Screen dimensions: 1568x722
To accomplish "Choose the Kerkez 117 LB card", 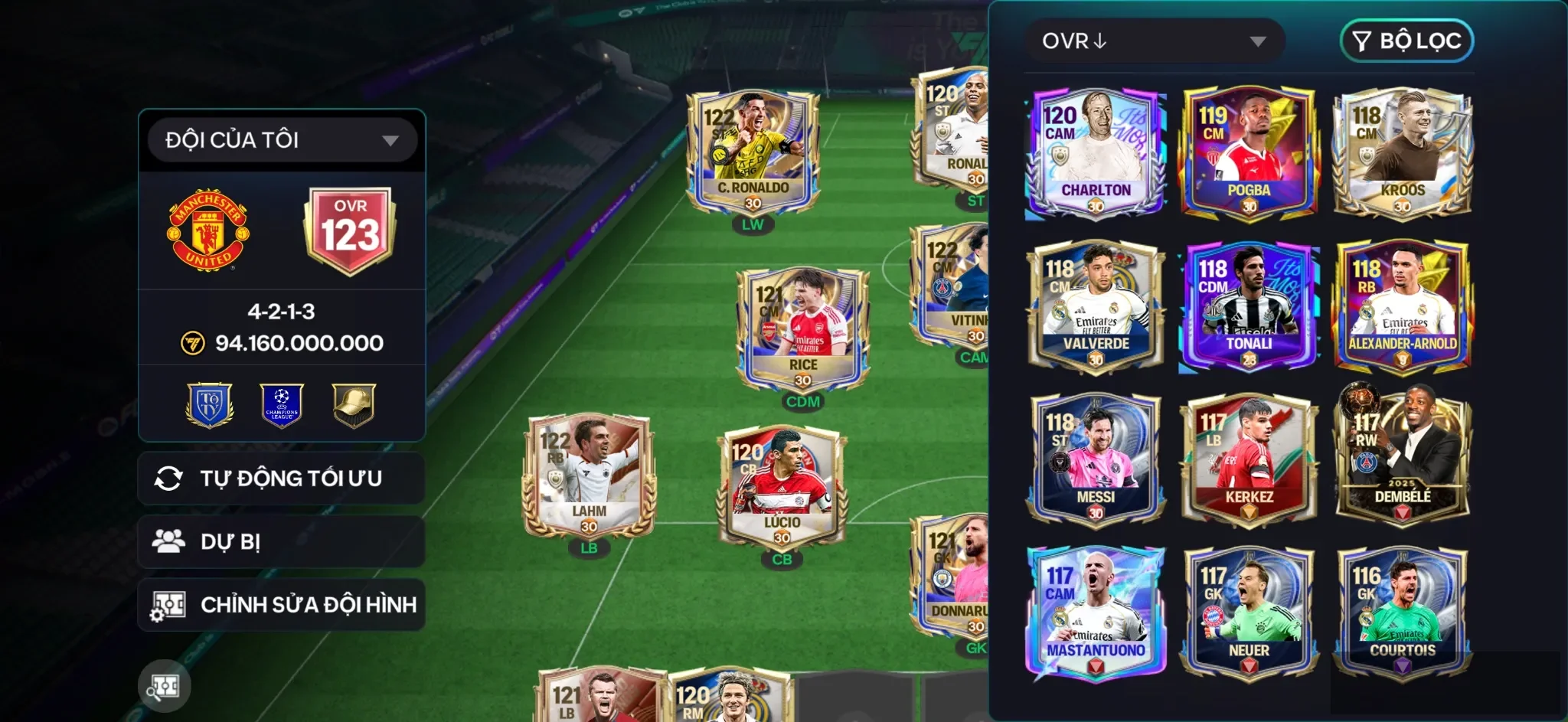I will pyautogui.click(x=1249, y=459).
